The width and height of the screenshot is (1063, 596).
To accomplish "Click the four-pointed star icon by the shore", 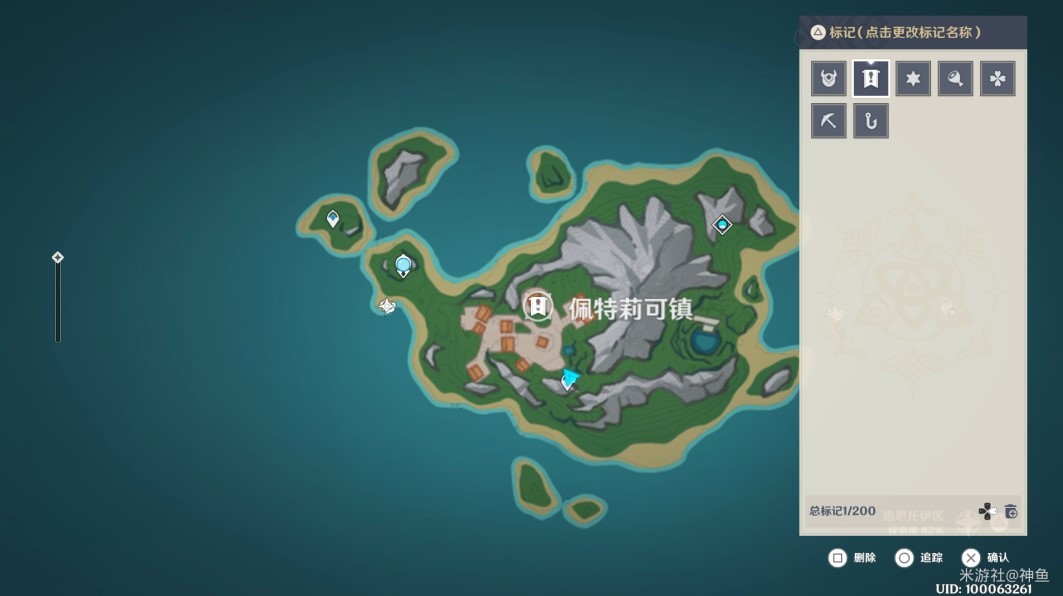I will point(387,306).
